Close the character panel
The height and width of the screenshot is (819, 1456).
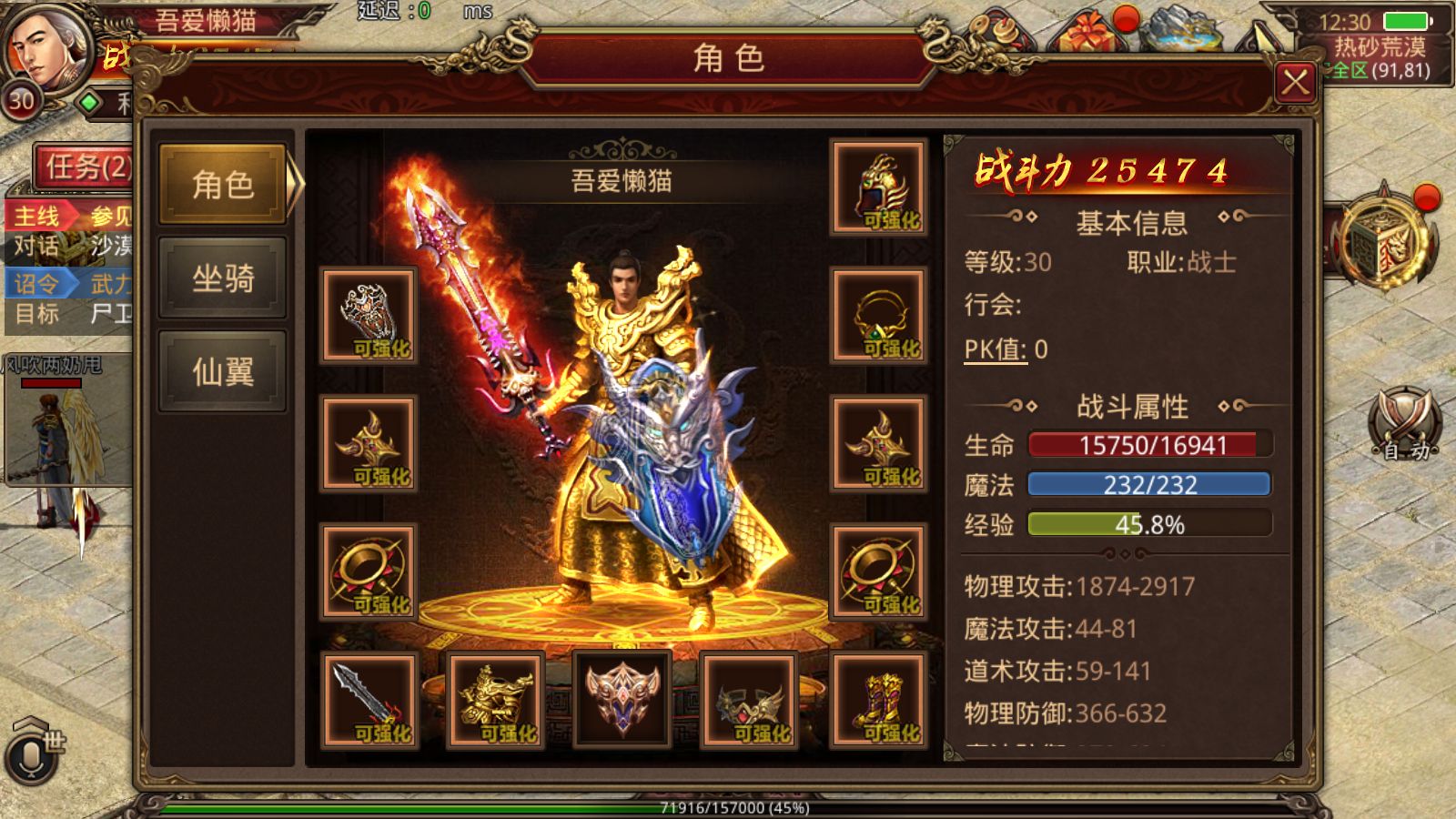(1295, 84)
